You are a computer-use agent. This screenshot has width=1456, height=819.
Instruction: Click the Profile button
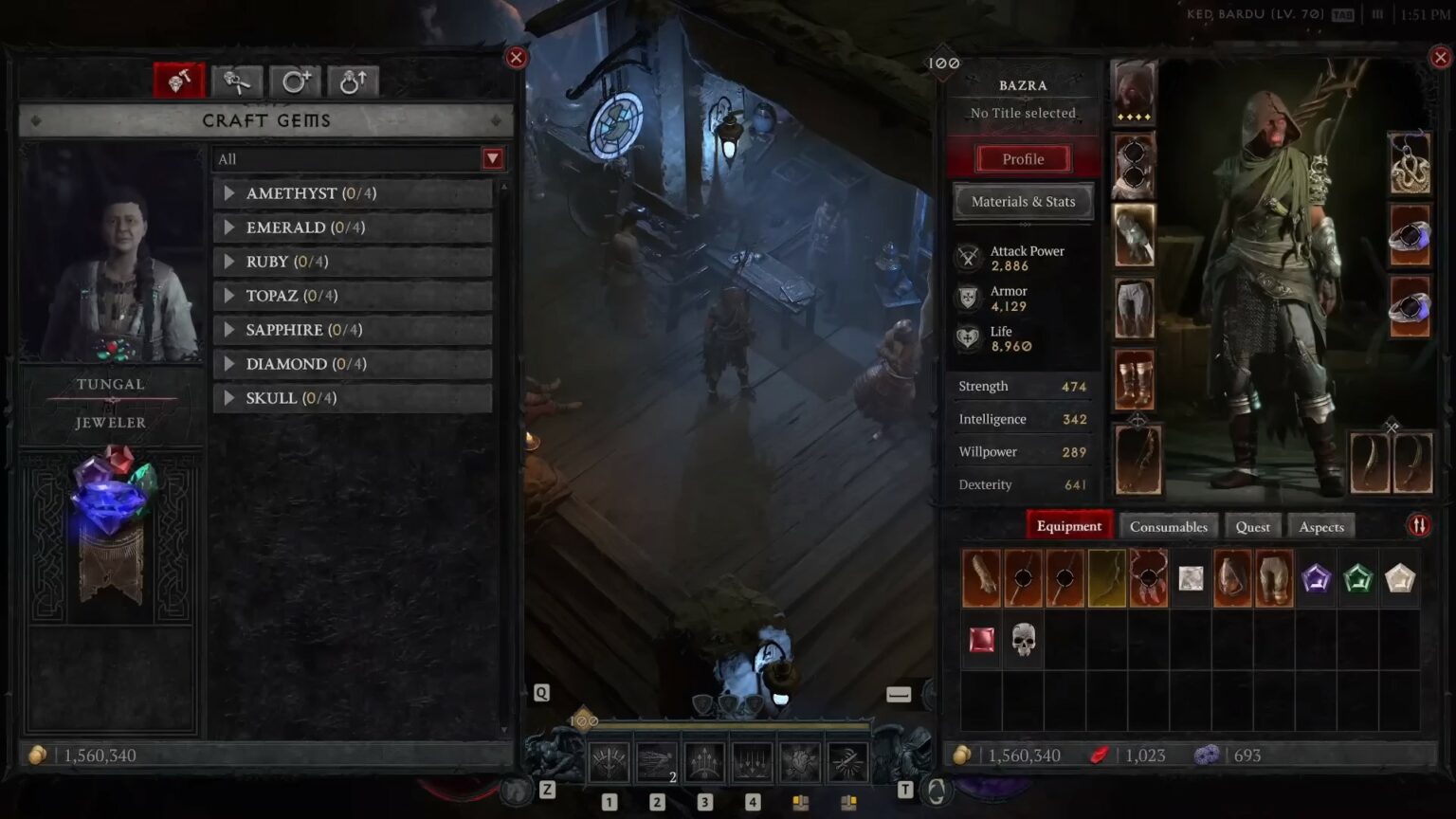coord(1022,158)
